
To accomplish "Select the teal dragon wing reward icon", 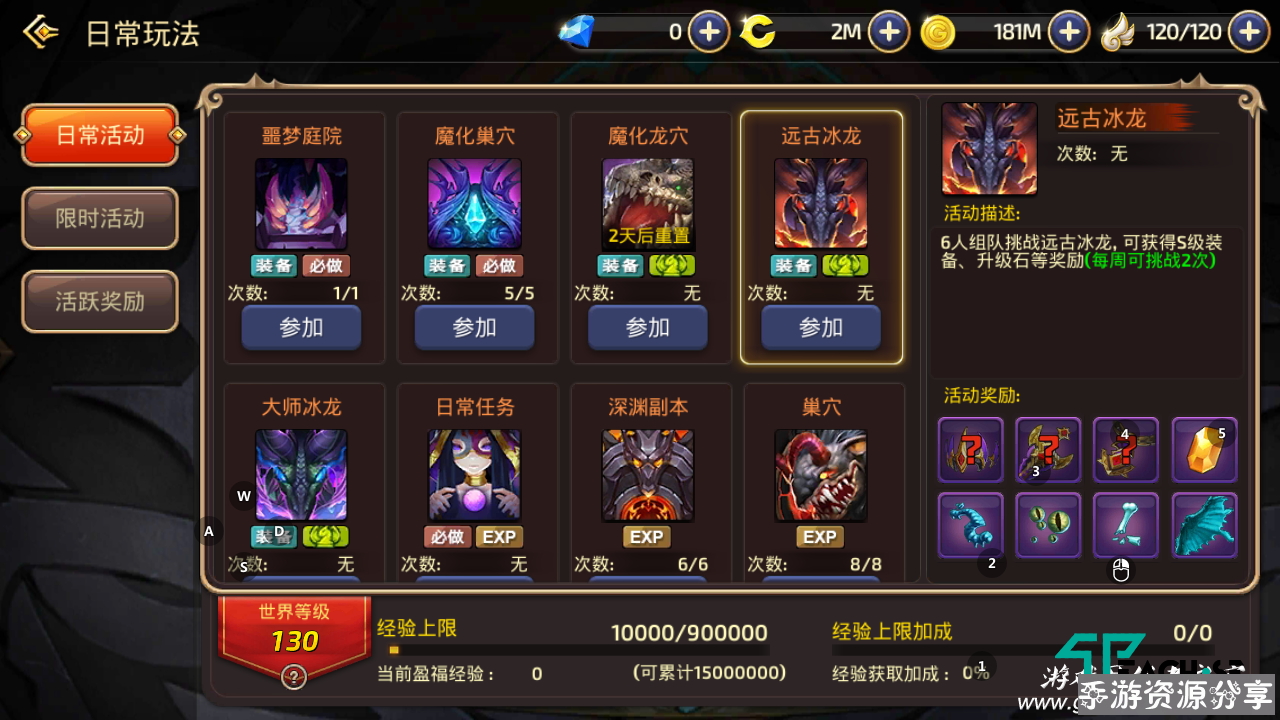I will click(1204, 525).
